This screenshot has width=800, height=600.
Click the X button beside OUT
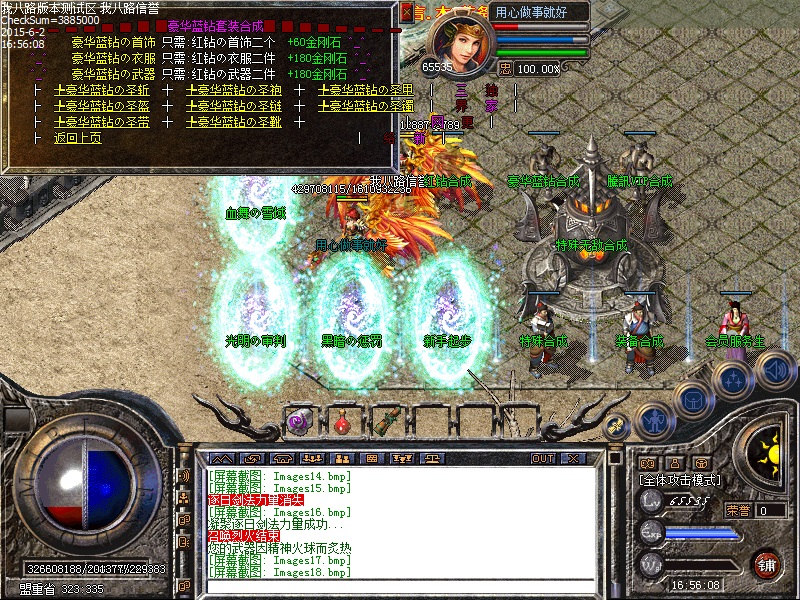[x=572, y=458]
